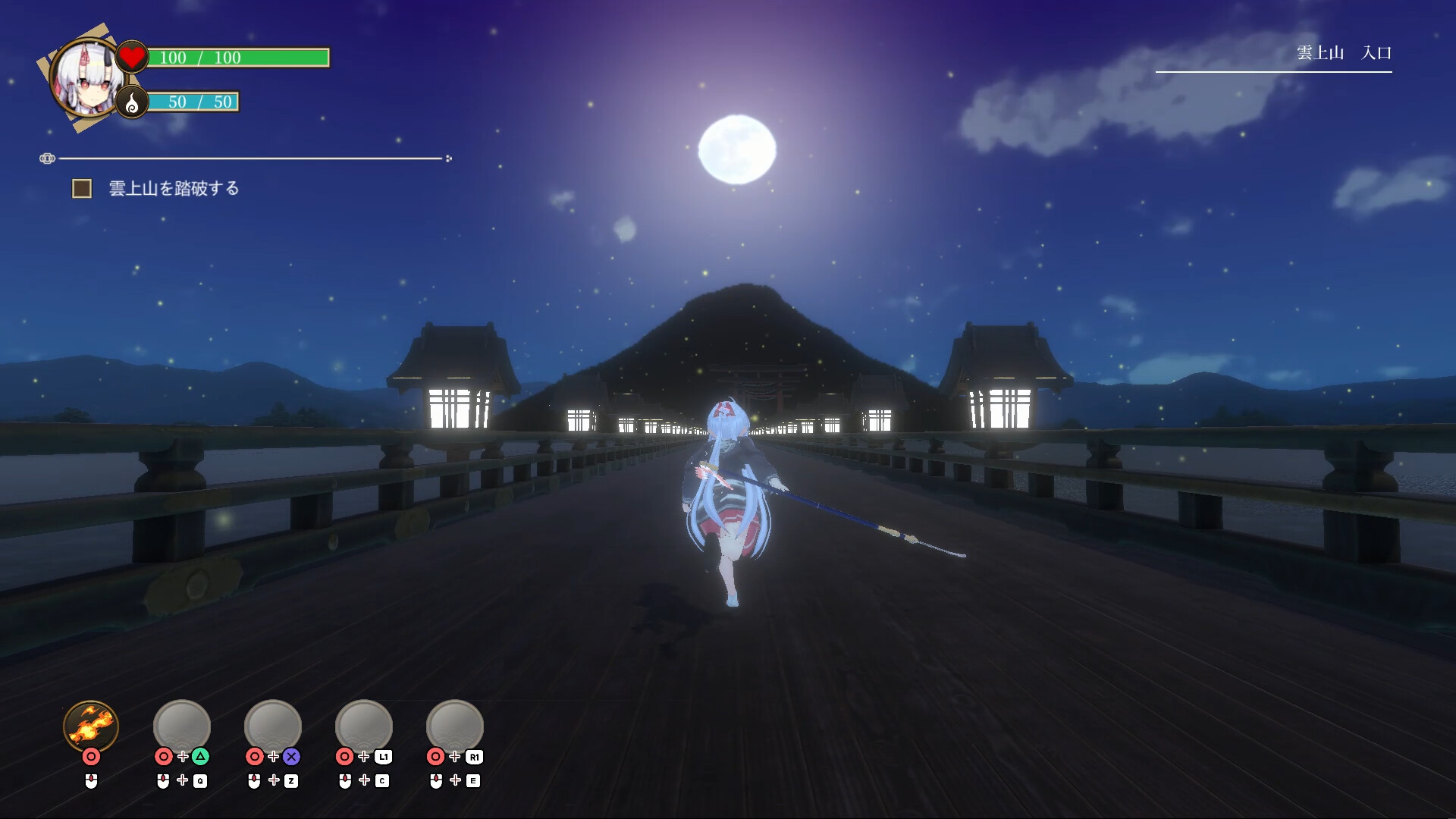Click the purple Cross button prompt icon

[292, 756]
